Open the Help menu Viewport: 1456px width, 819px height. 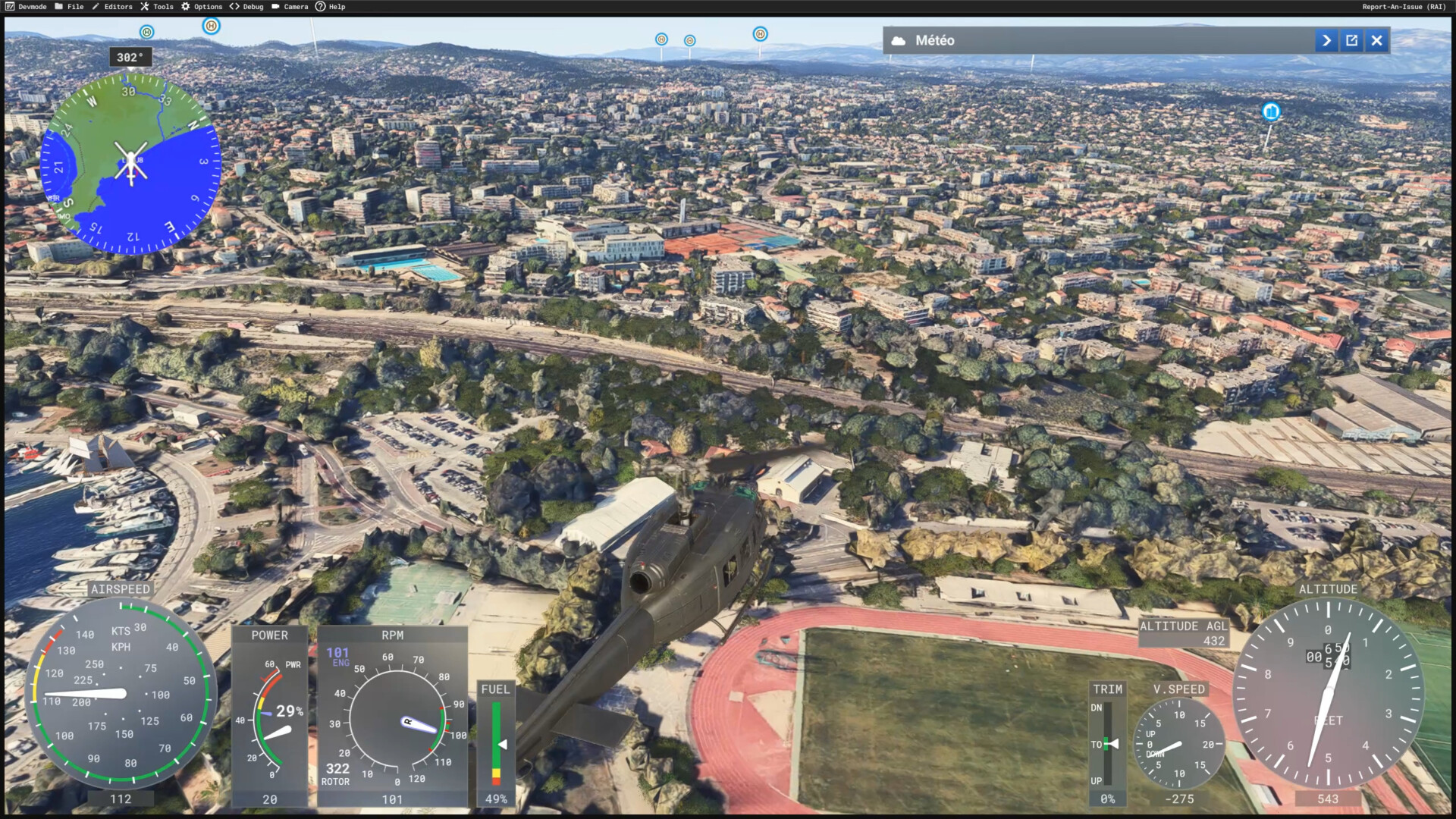click(331, 7)
